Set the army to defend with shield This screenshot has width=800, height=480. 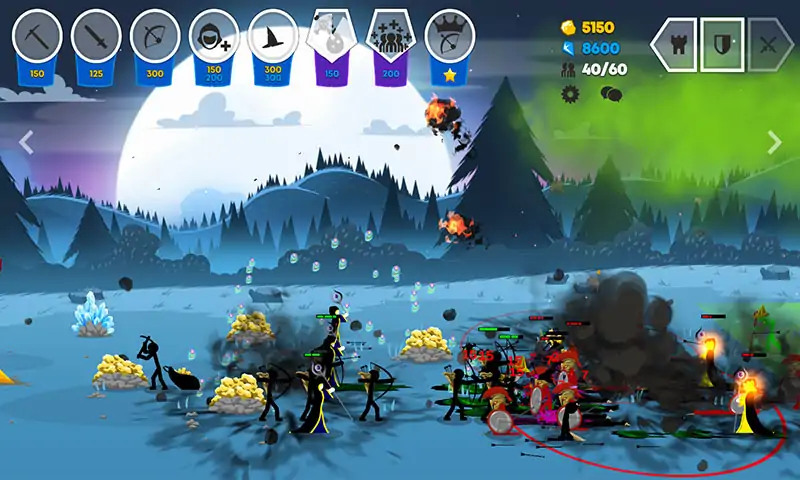tap(721, 44)
